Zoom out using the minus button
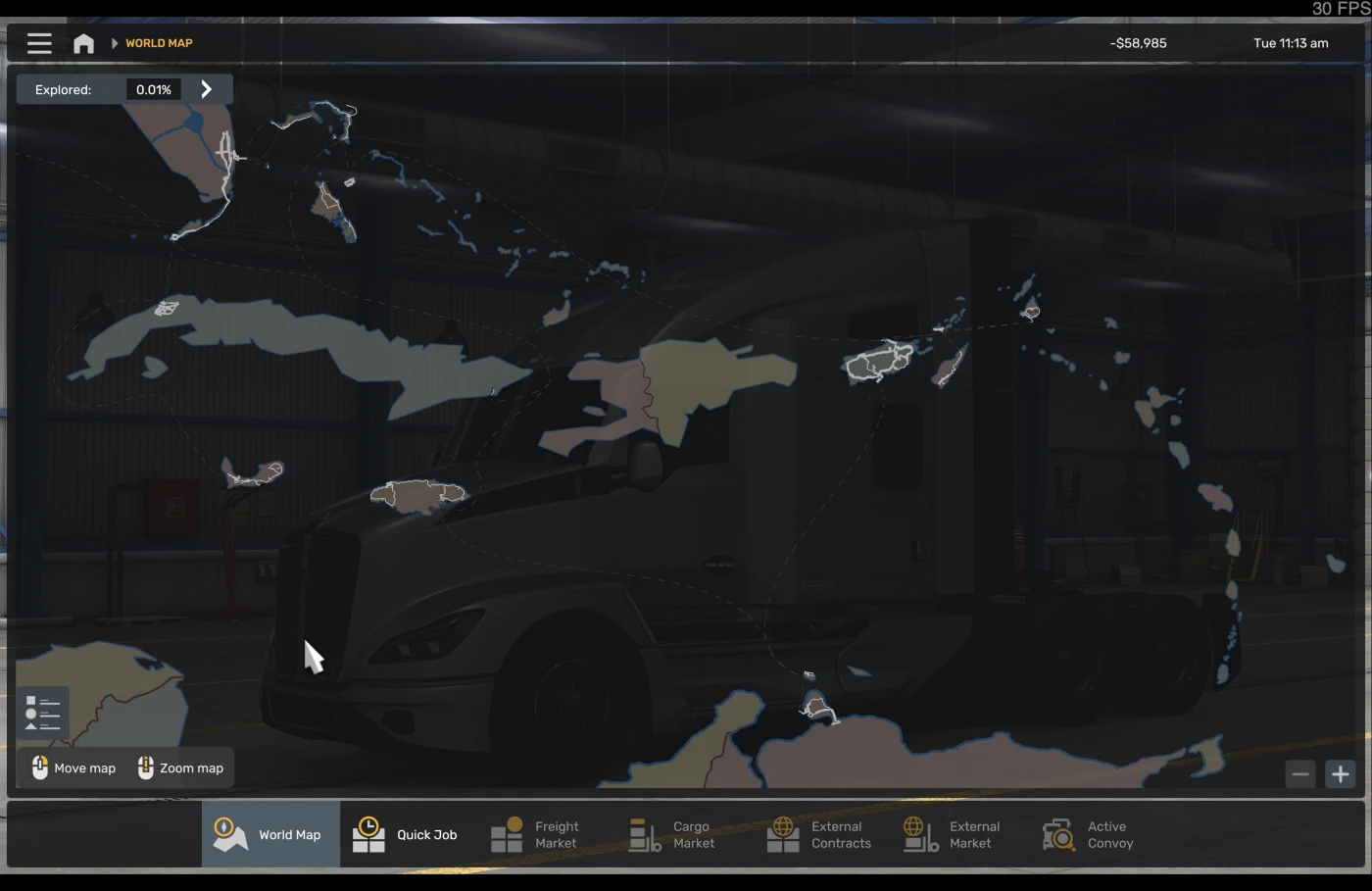The width and height of the screenshot is (1372, 891). coord(1300,773)
